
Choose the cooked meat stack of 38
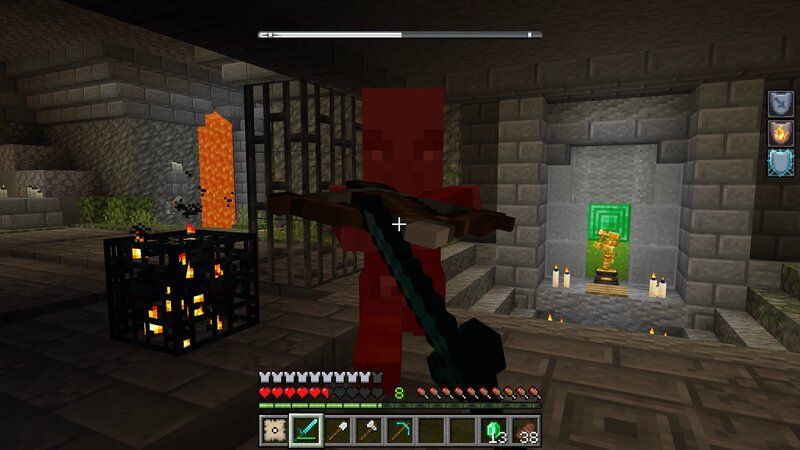point(526,431)
